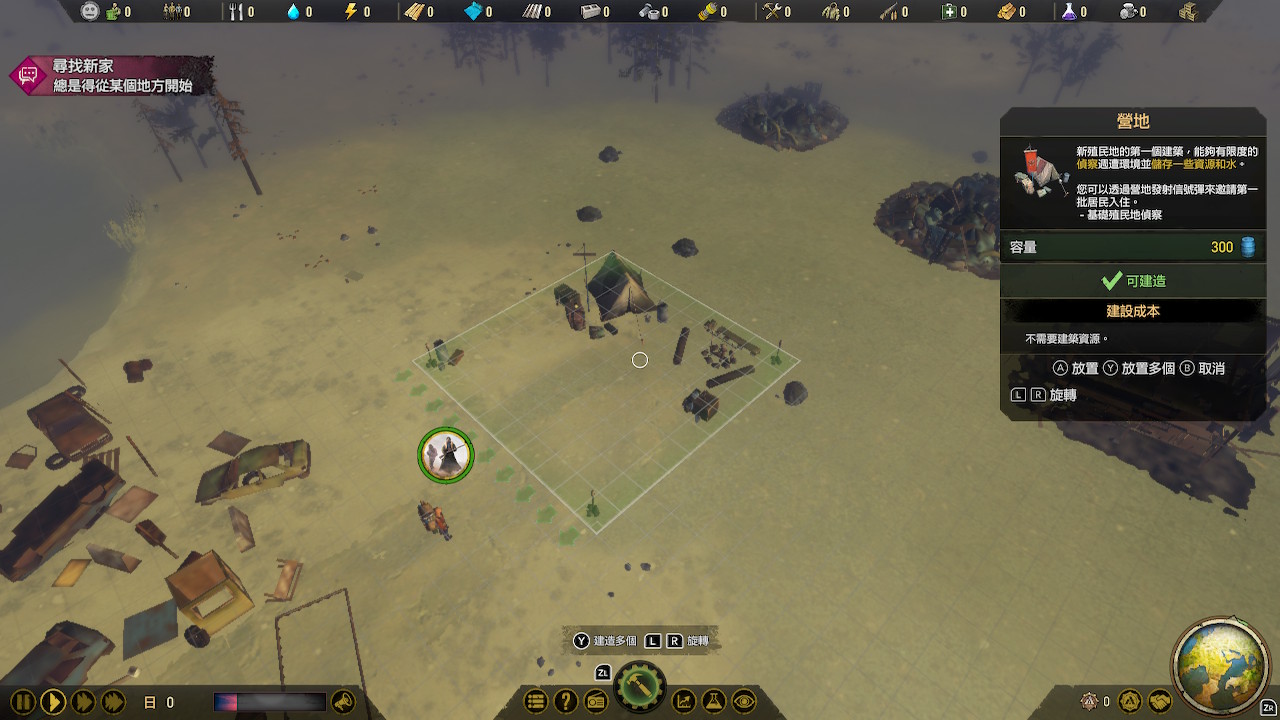Set game to normal play speed

pos(53,702)
